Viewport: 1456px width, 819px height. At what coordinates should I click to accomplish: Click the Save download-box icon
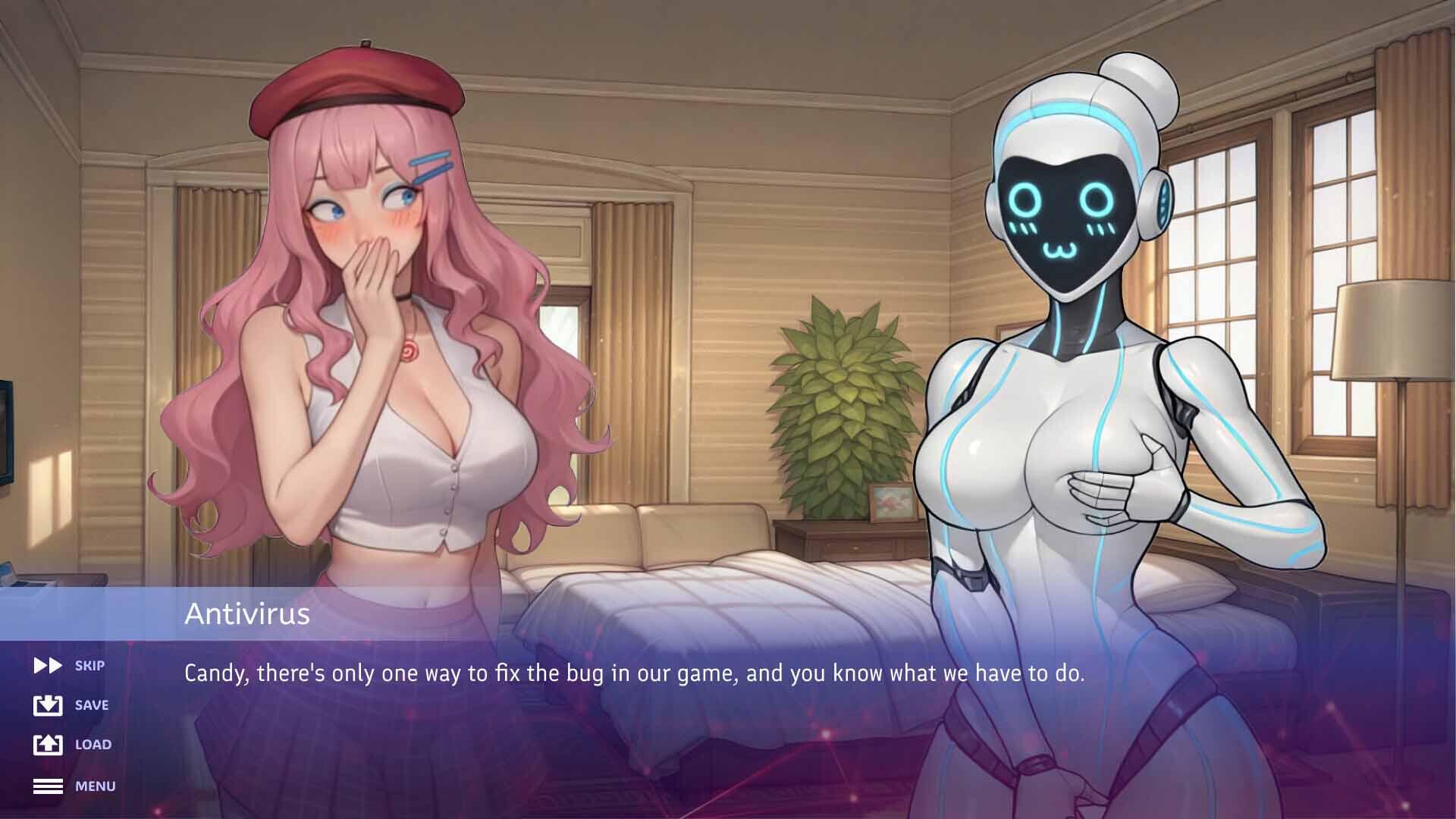coord(46,704)
